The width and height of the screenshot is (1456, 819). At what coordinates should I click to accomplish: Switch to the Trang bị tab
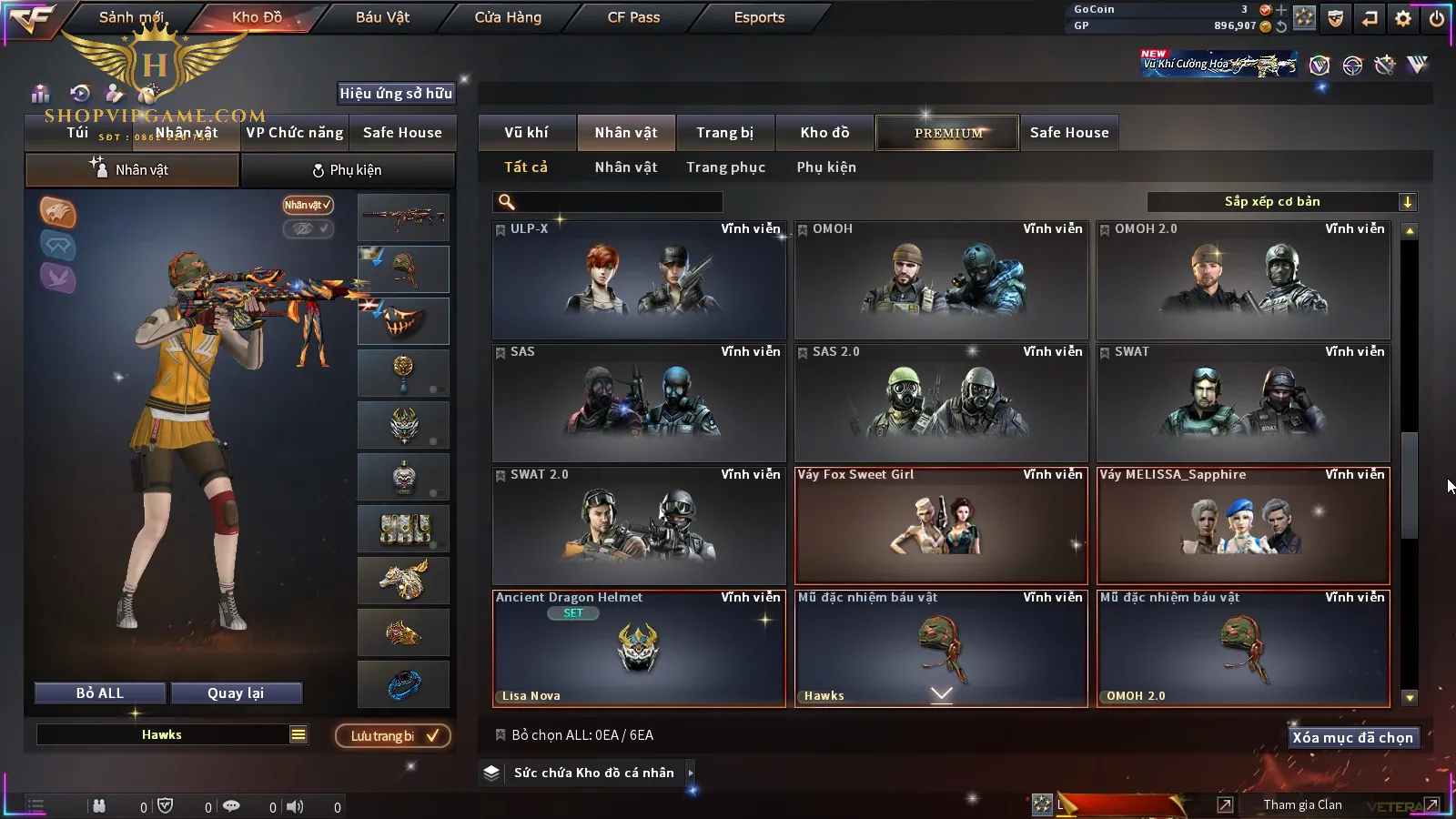click(724, 133)
